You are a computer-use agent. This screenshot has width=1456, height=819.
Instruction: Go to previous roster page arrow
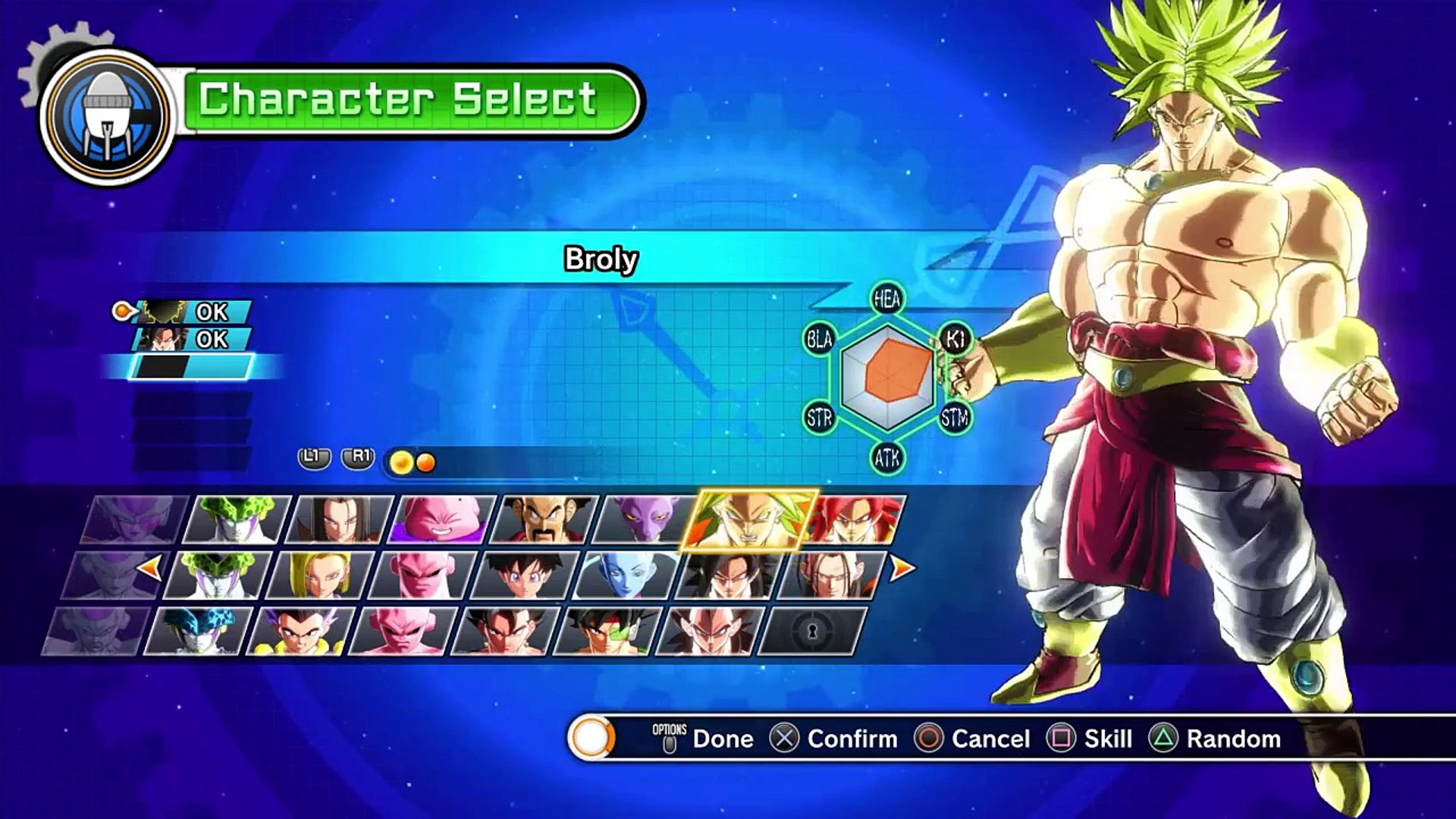tap(150, 568)
